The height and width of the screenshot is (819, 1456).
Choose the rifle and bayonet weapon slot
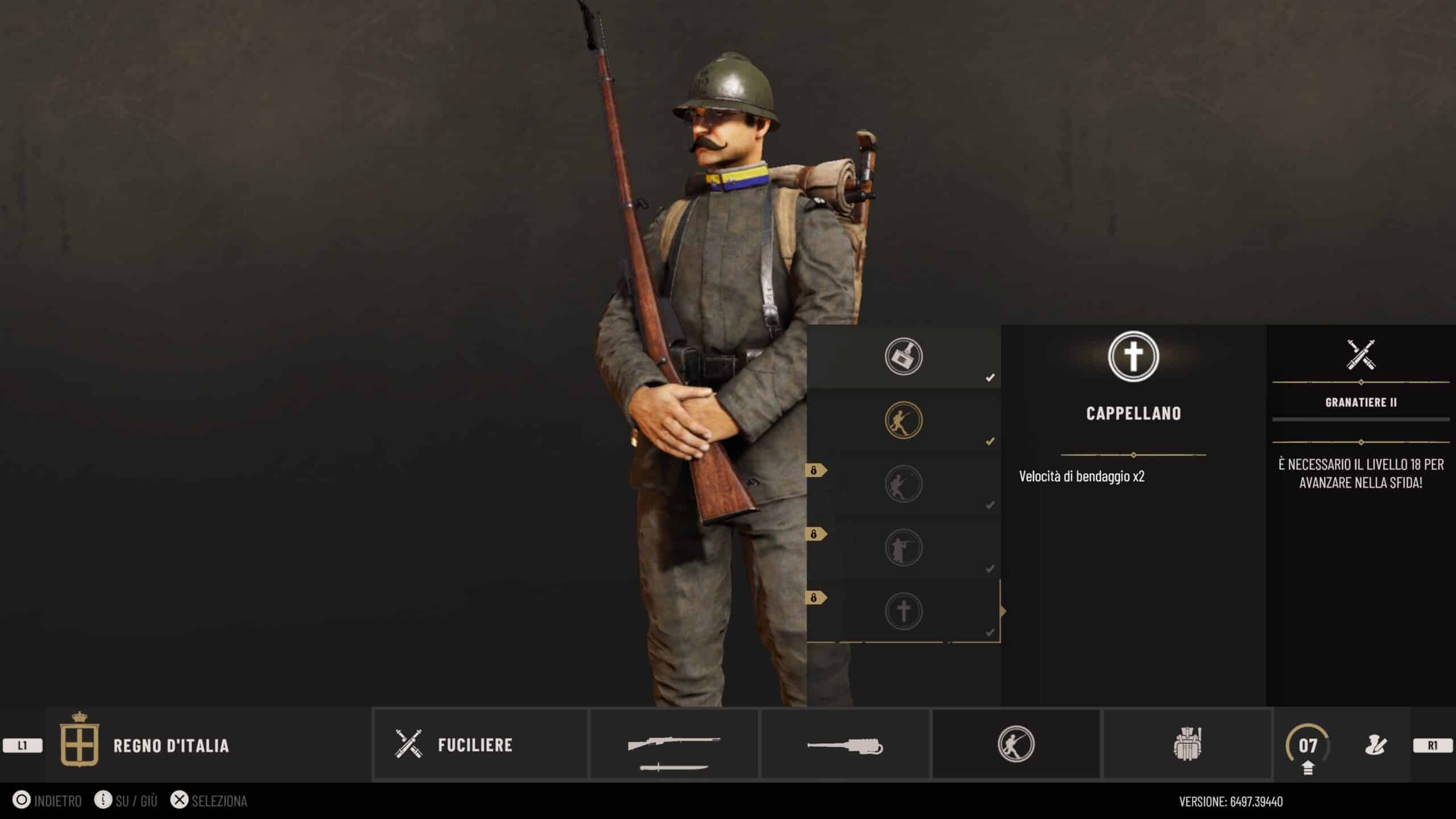click(674, 745)
